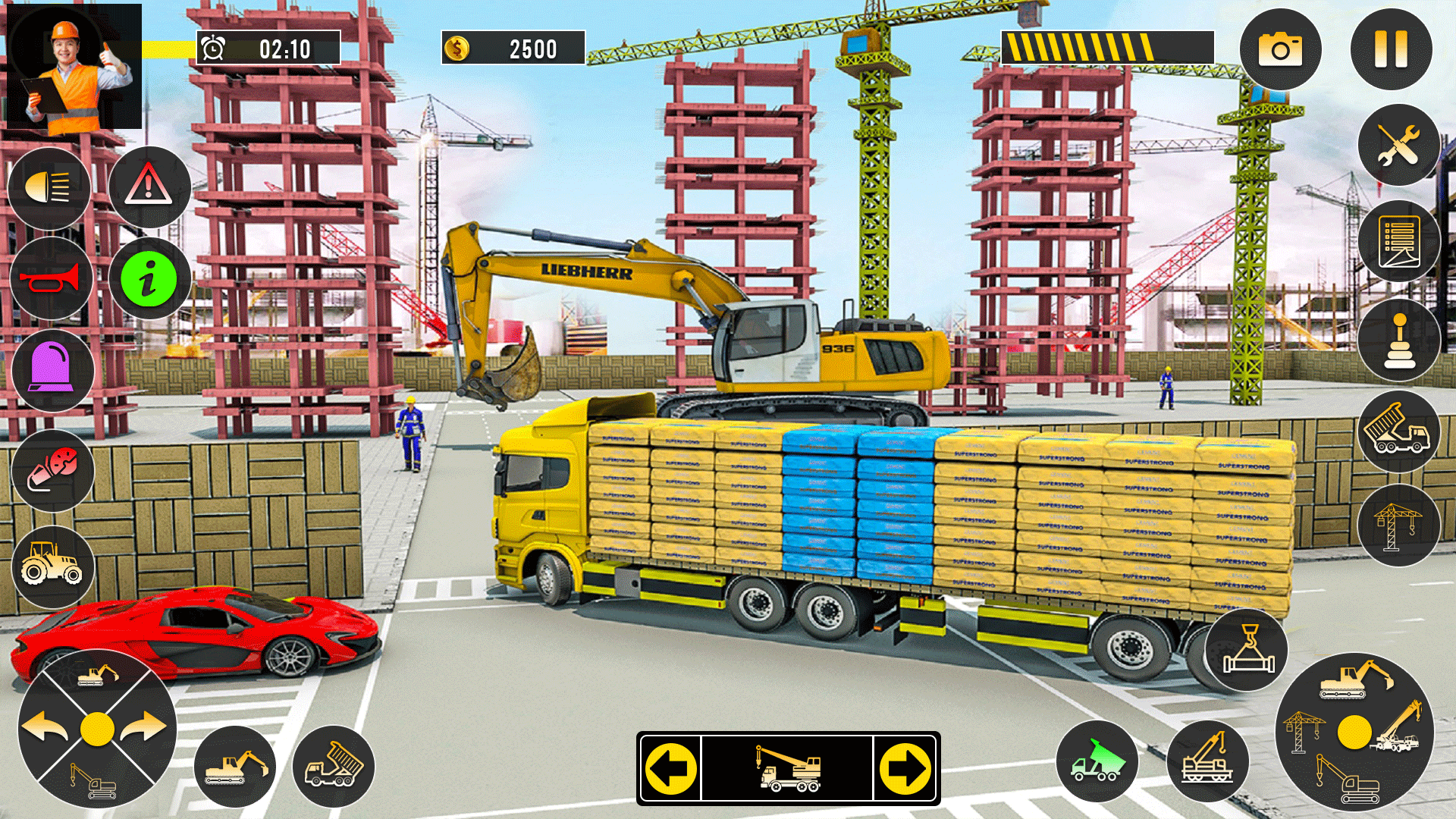Tap the worker avatar portrait

pos(74,67)
